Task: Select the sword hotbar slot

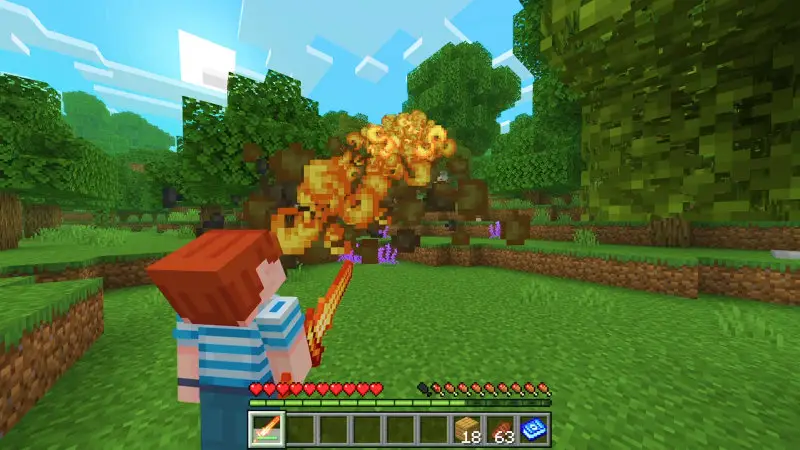Action: (x=268, y=429)
